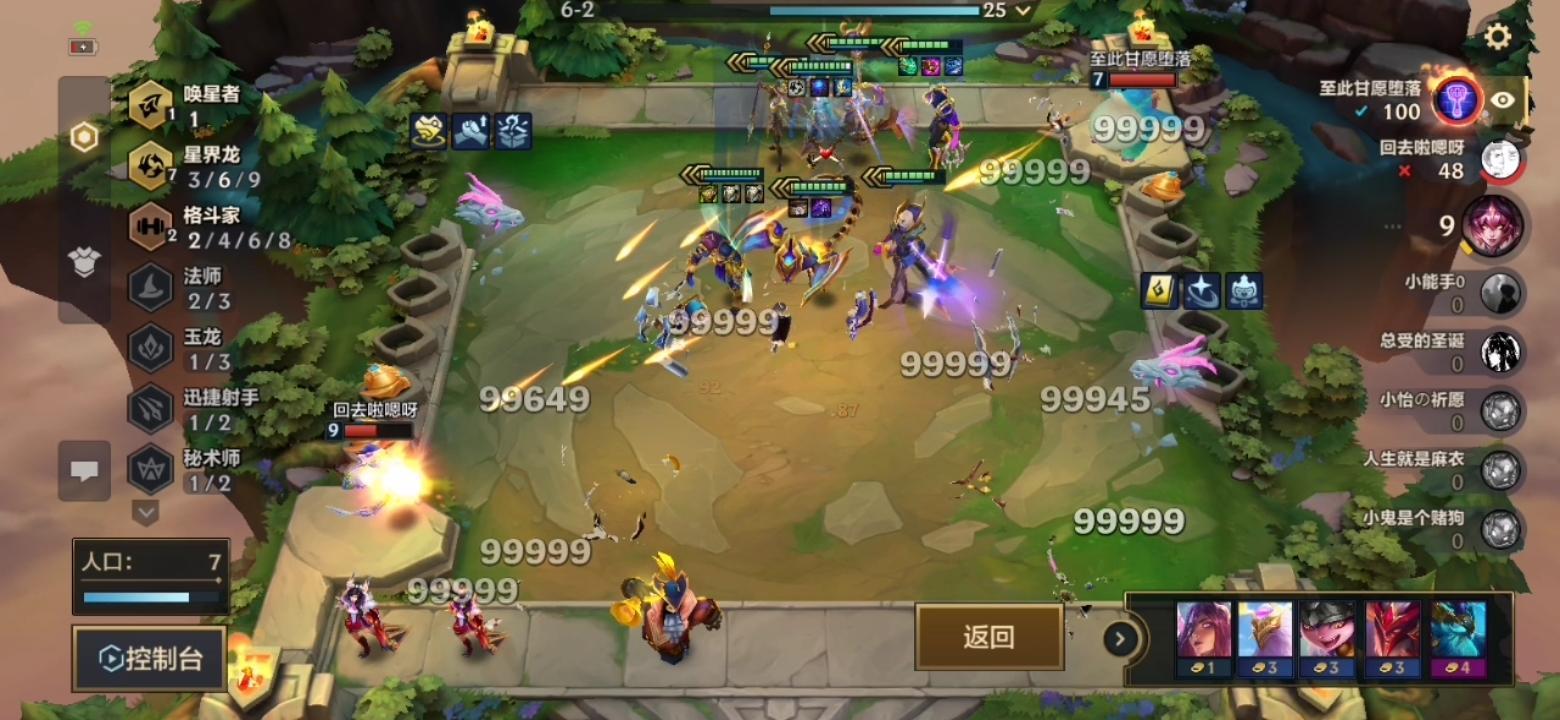Click the golden loot orb icon above the arena

pos(428,131)
